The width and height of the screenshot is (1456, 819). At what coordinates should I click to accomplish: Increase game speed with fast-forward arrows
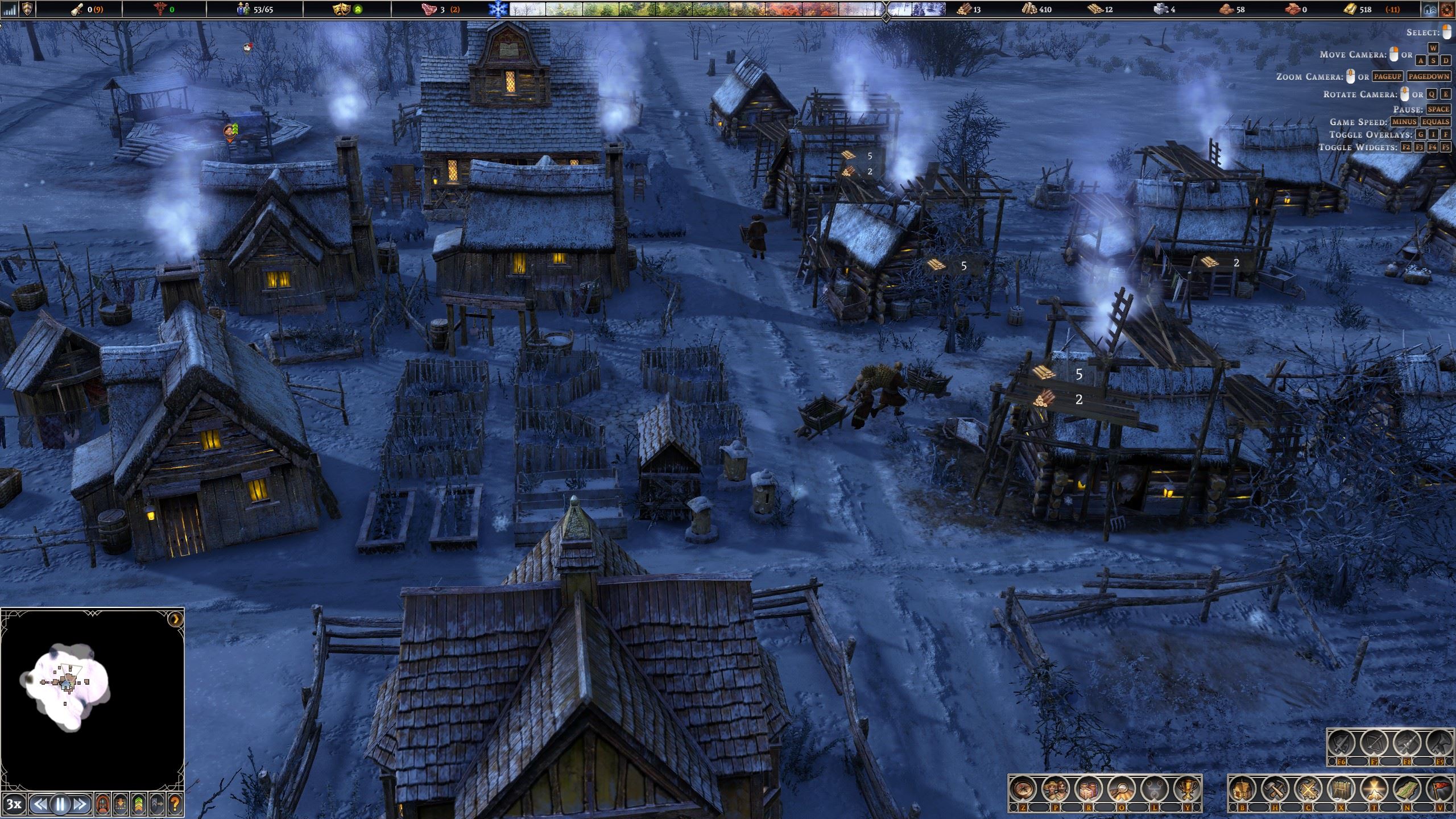(80, 804)
